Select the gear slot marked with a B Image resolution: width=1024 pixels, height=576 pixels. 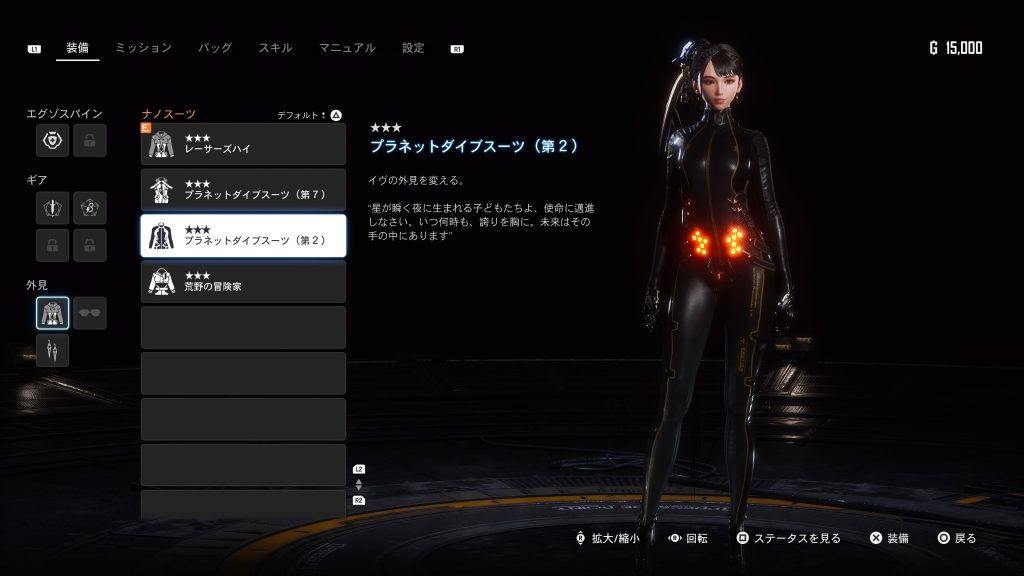click(x=90, y=208)
